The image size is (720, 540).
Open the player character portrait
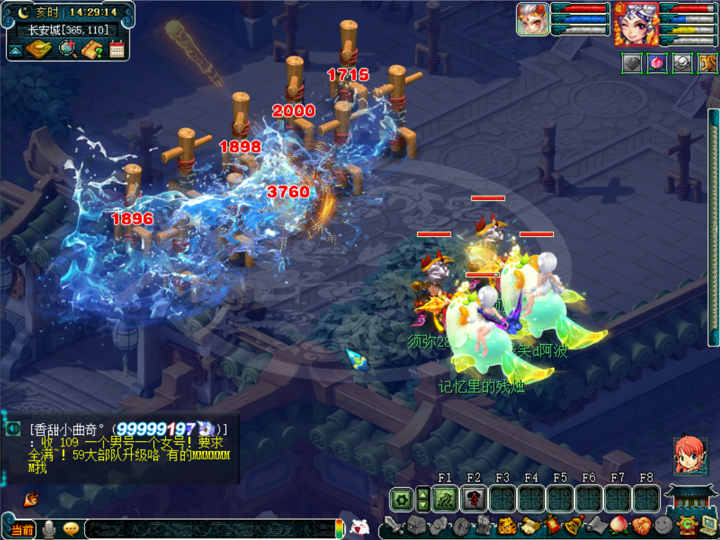[636, 24]
